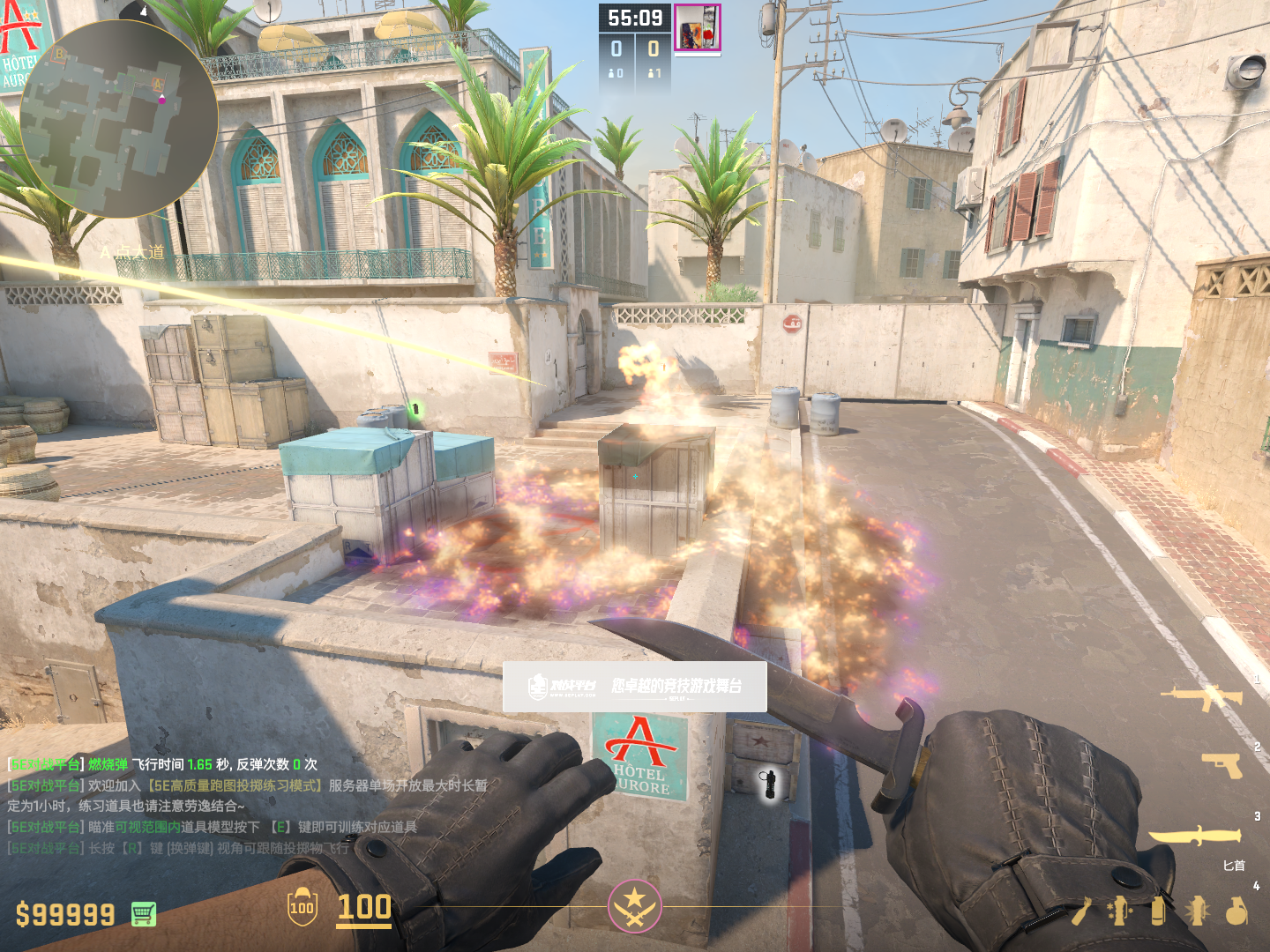Click the player avatar beside the scoreboard
Screen dimensions: 1270x952
click(698, 28)
